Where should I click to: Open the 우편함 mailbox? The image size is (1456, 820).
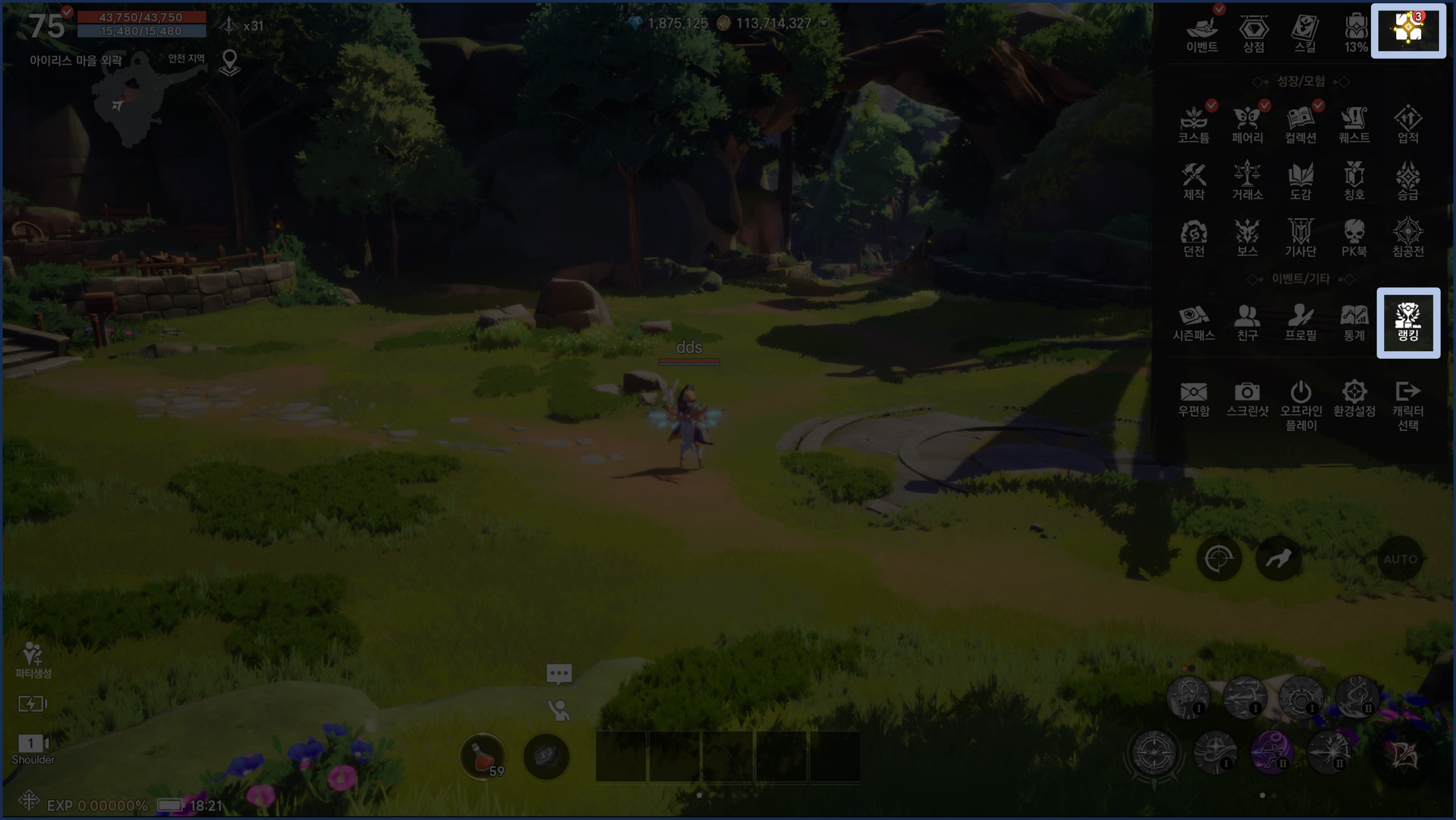[1194, 399]
